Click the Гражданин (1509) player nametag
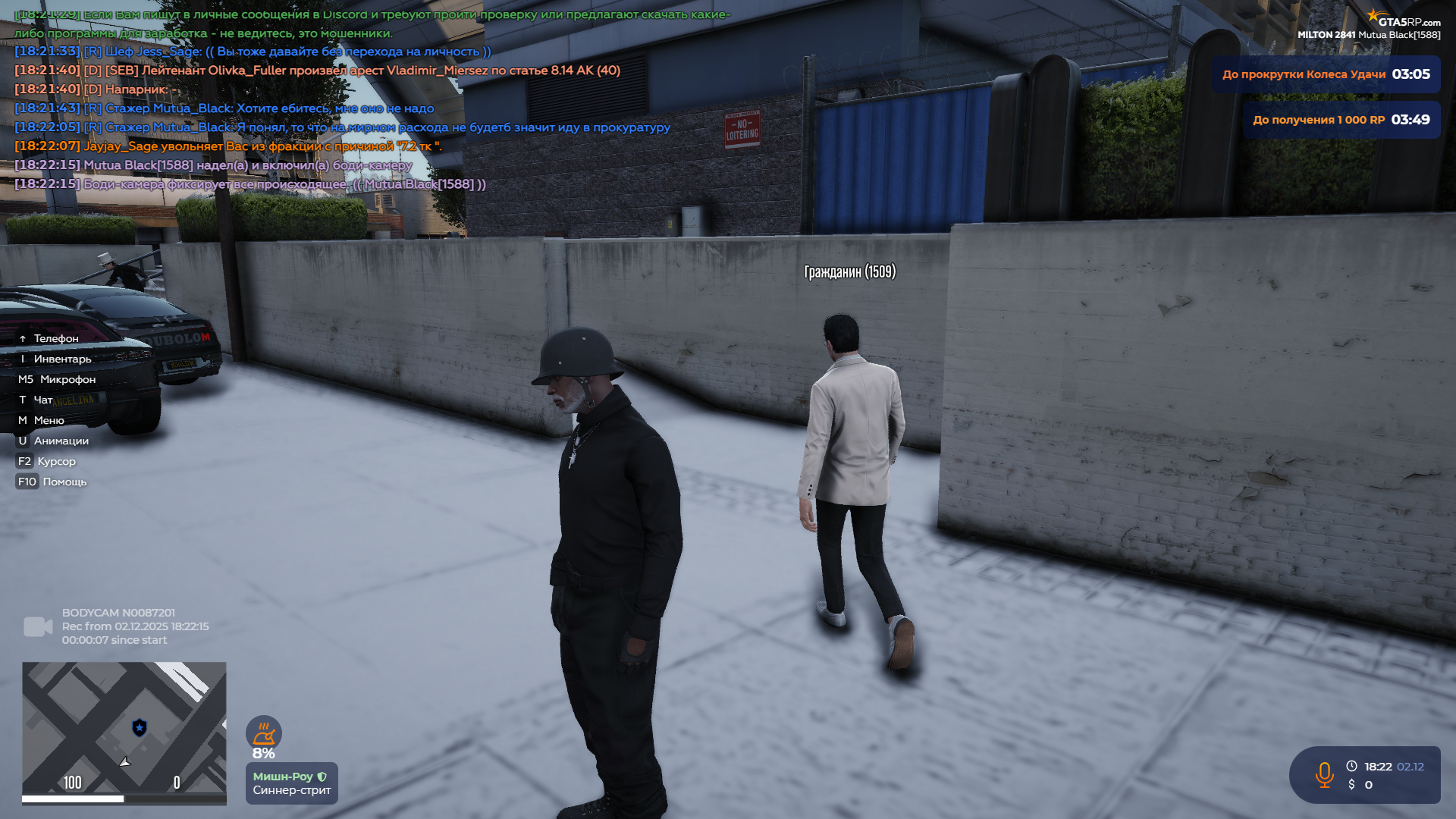Image resolution: width=1456 pixels, height=819 pixels. pos(850,271)
